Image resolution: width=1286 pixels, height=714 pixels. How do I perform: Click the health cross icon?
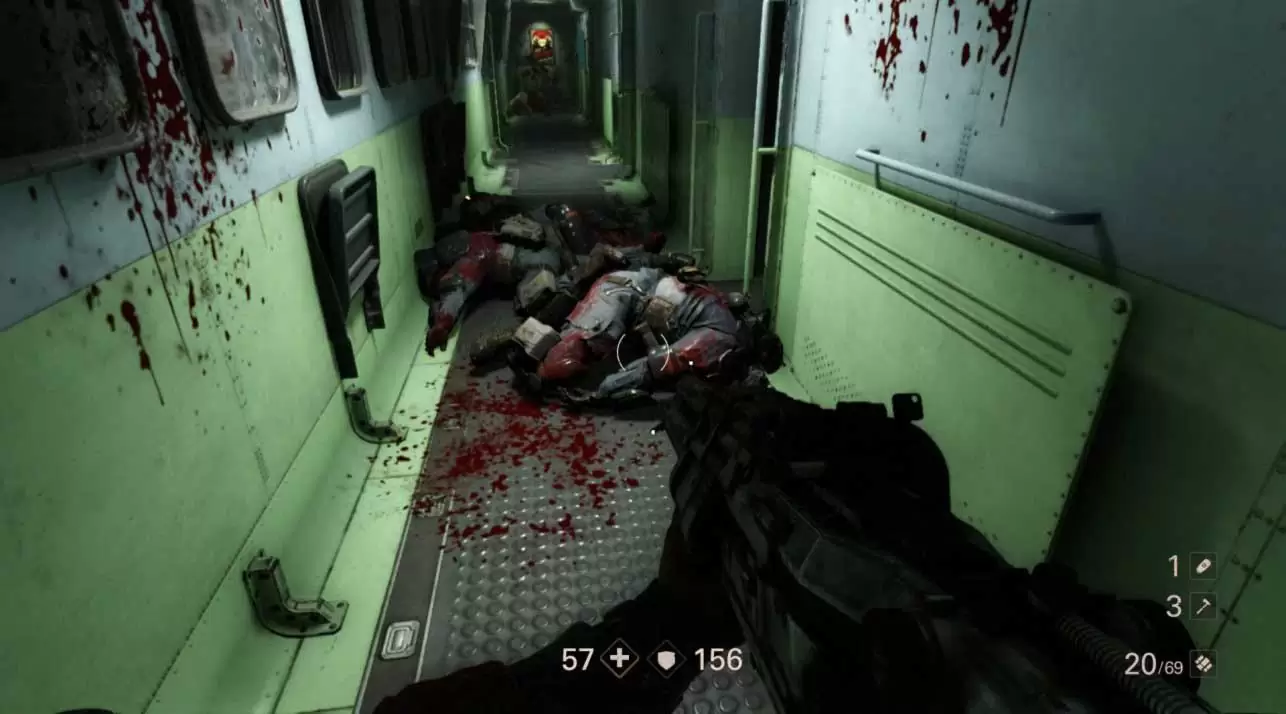[x=620, y=659]
